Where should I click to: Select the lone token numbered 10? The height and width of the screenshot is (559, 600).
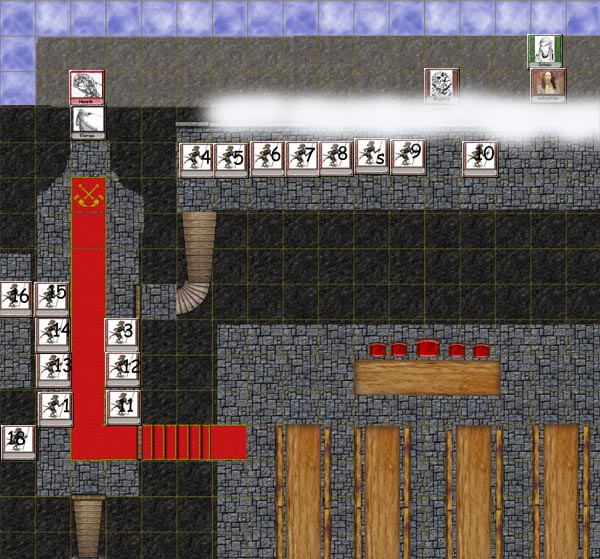tap(480, 157)
